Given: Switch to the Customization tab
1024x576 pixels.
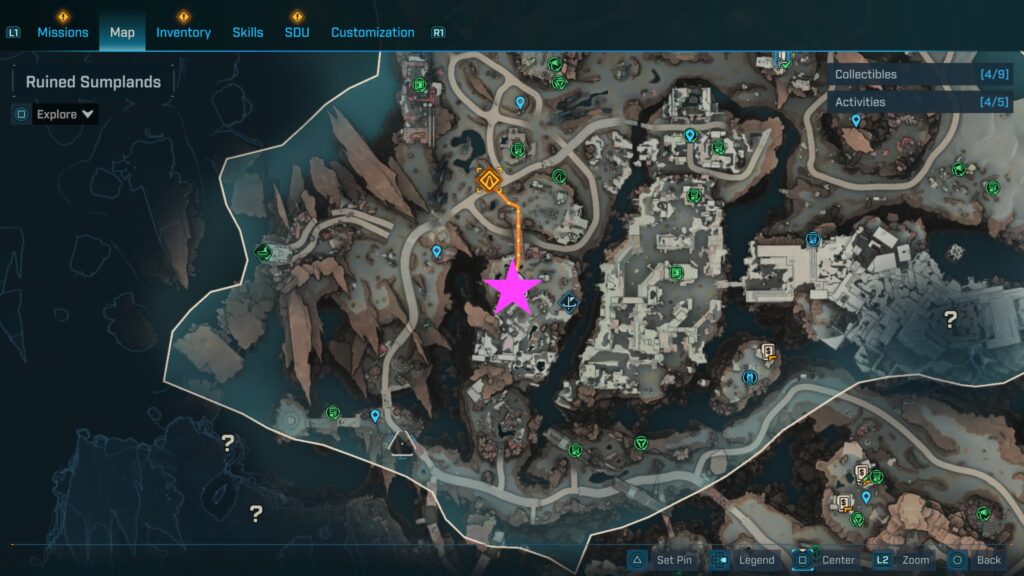Looking at the screenshot, I should click(373, 32).
